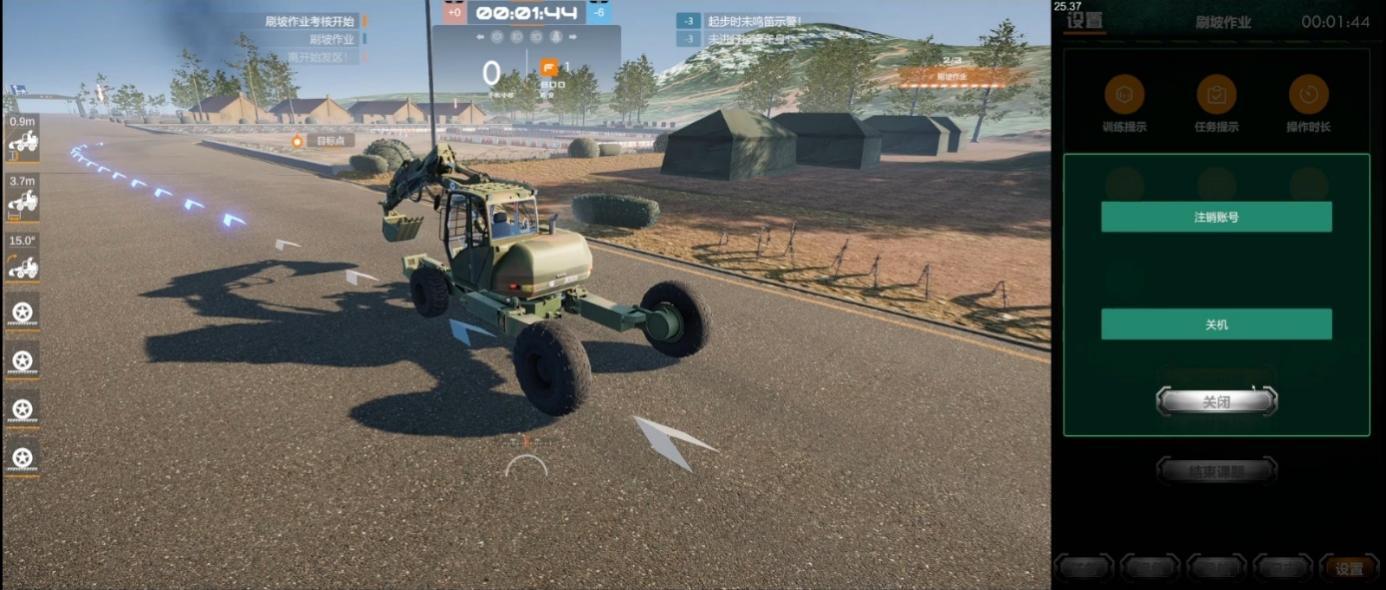Click the 注销账号 log-out button
Viewport: 1386px width, 590px height.
[x=1216, y=217]
